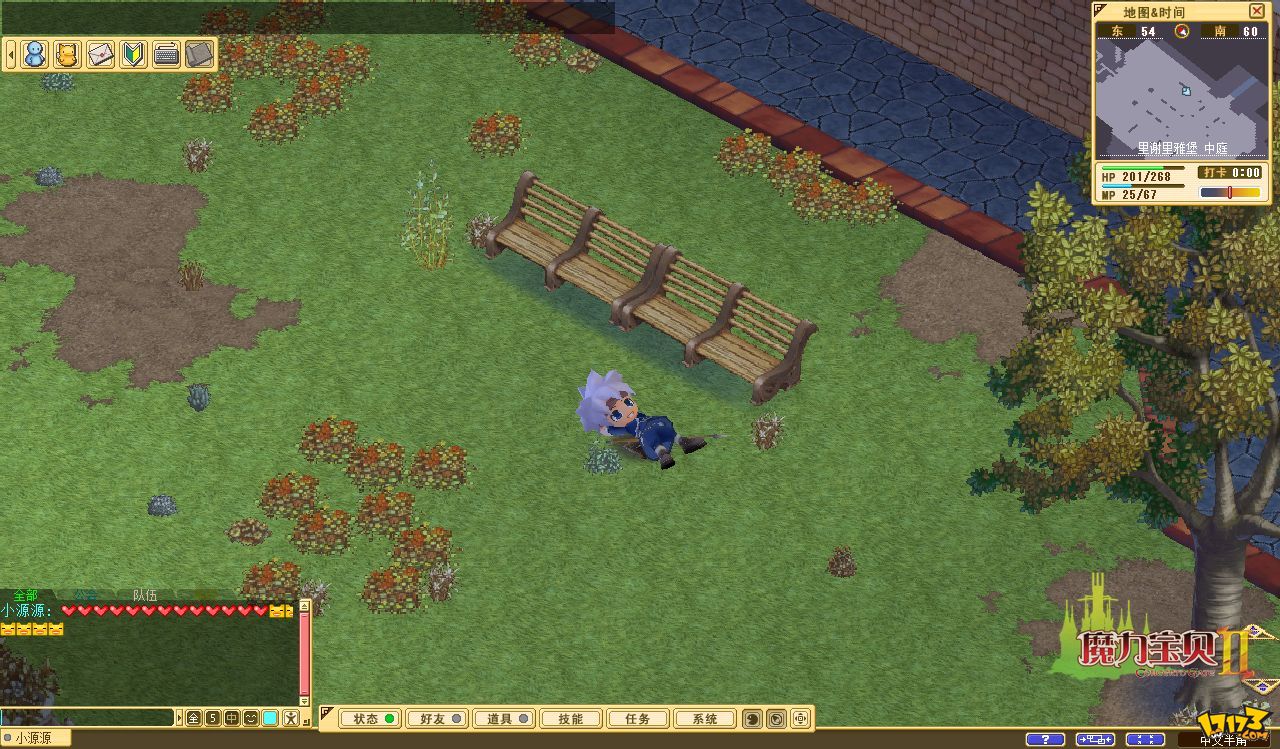Collapse the top toolbar with left arrow
1280x749 pixels.
pos(11,54)
